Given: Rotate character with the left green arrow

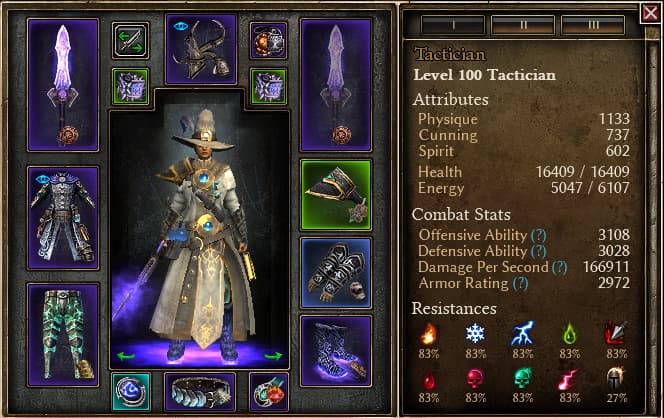Looking at the screenshot, I should [125, 355].
